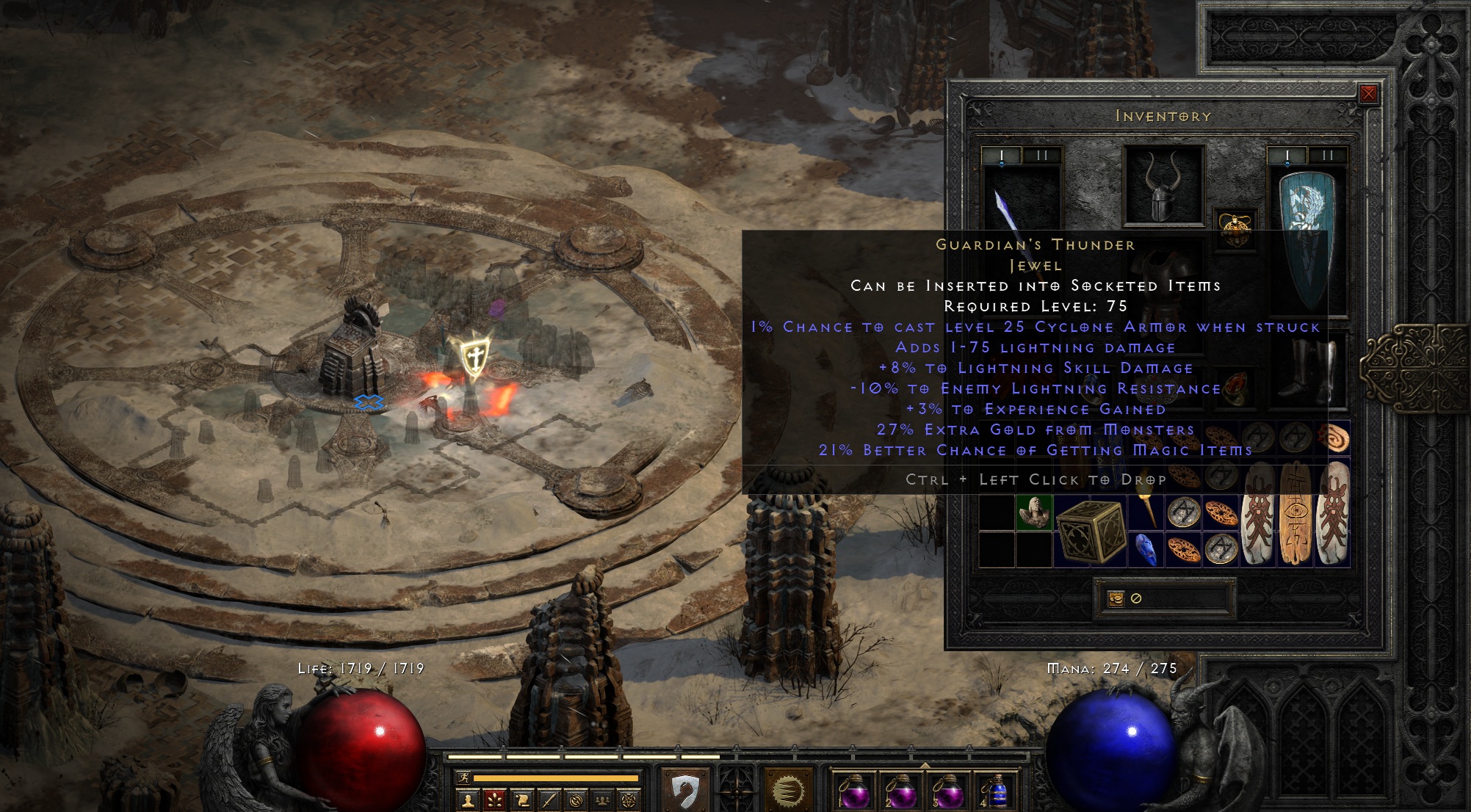Open the party menu icon
The image size is (1471, 812).
coord(601,800)
